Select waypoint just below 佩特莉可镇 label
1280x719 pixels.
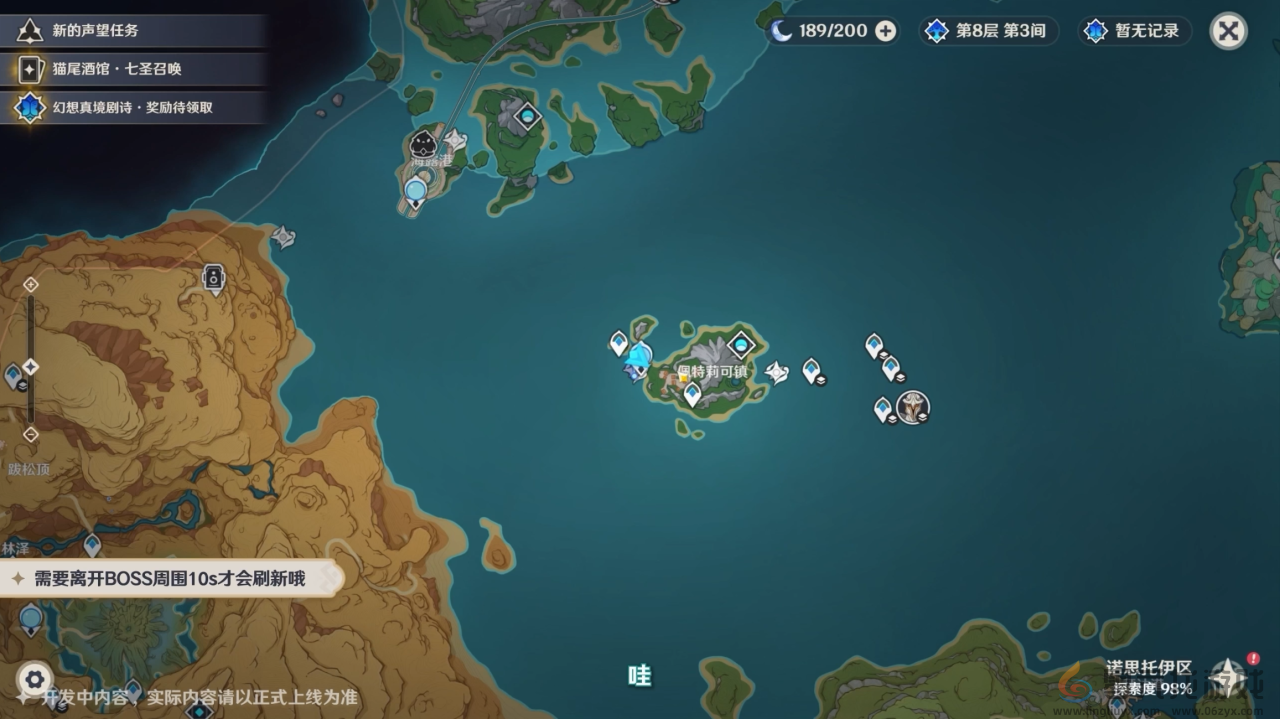pyautogui.click(x=692, y=393)
